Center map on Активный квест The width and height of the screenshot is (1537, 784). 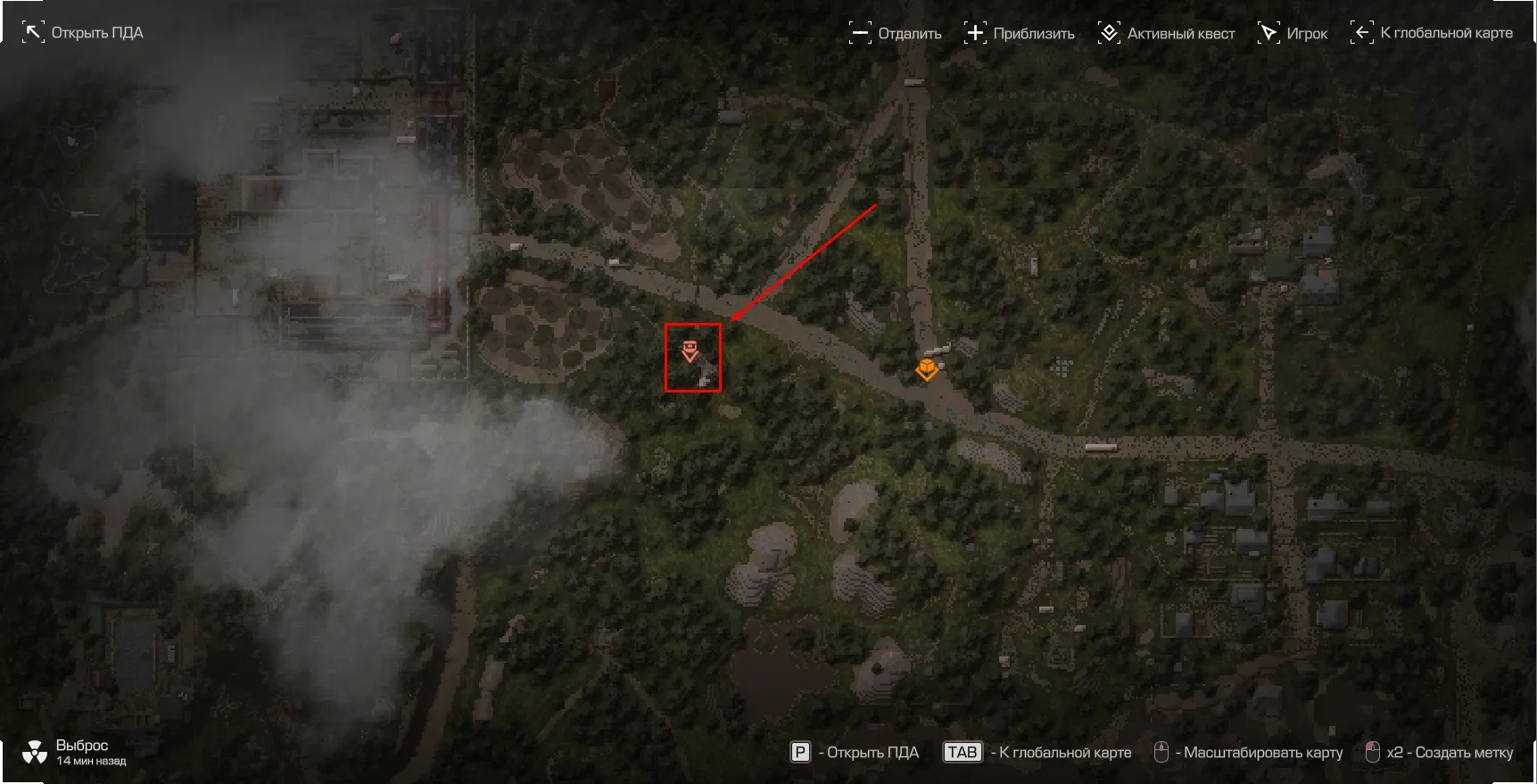tap(1166, 34)
